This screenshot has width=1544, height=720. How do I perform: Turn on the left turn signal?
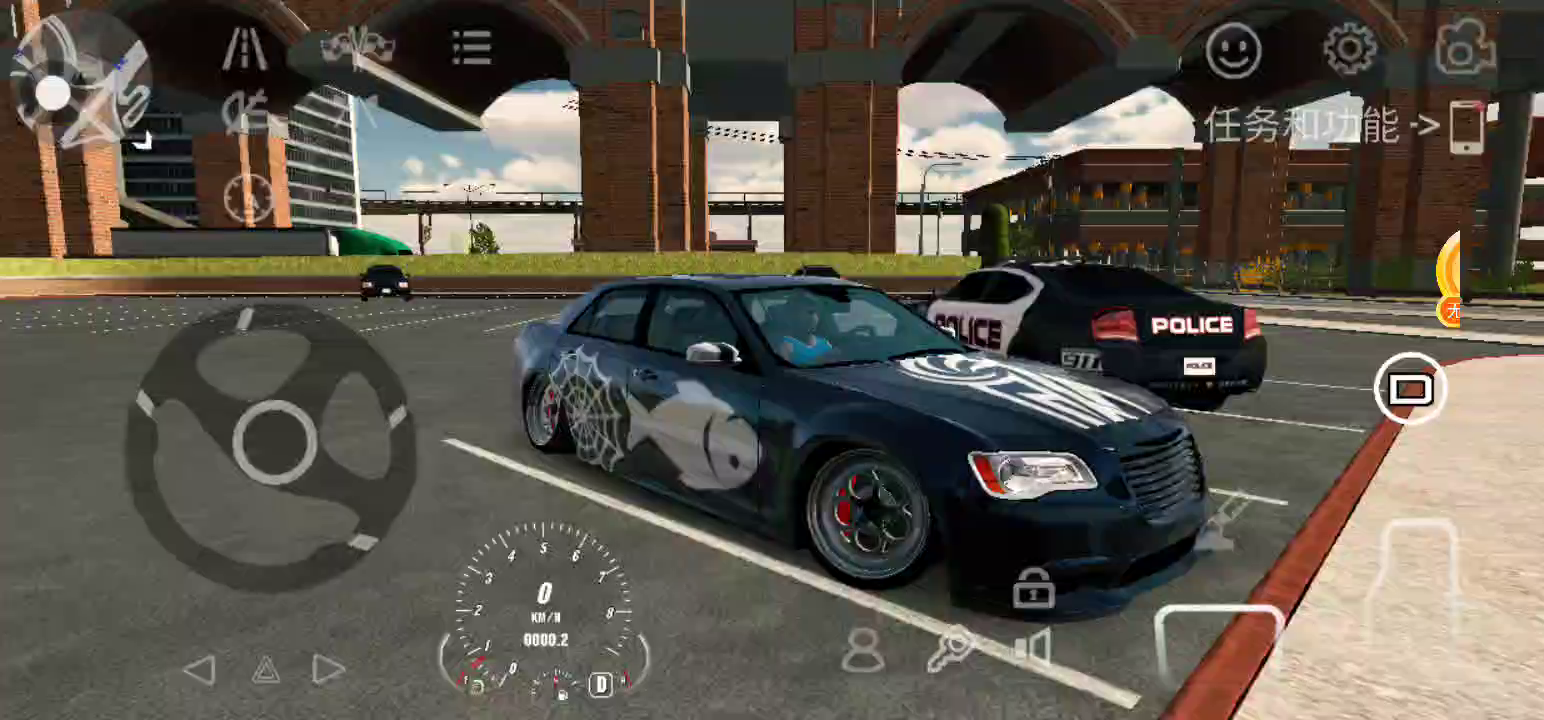pyautogui.click(x=200, y=669)
